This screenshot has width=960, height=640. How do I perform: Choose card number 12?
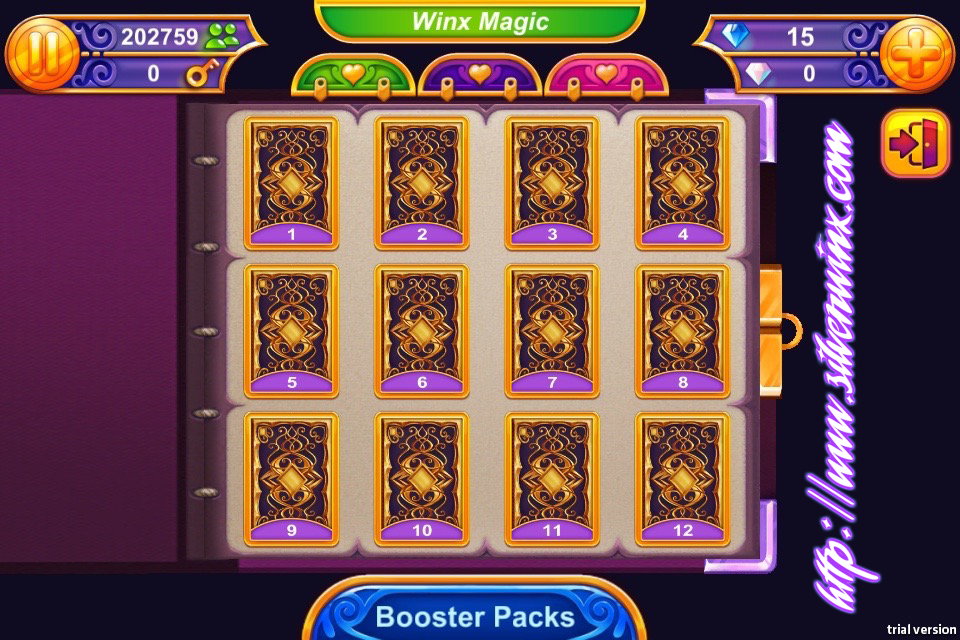pos(683,477)
